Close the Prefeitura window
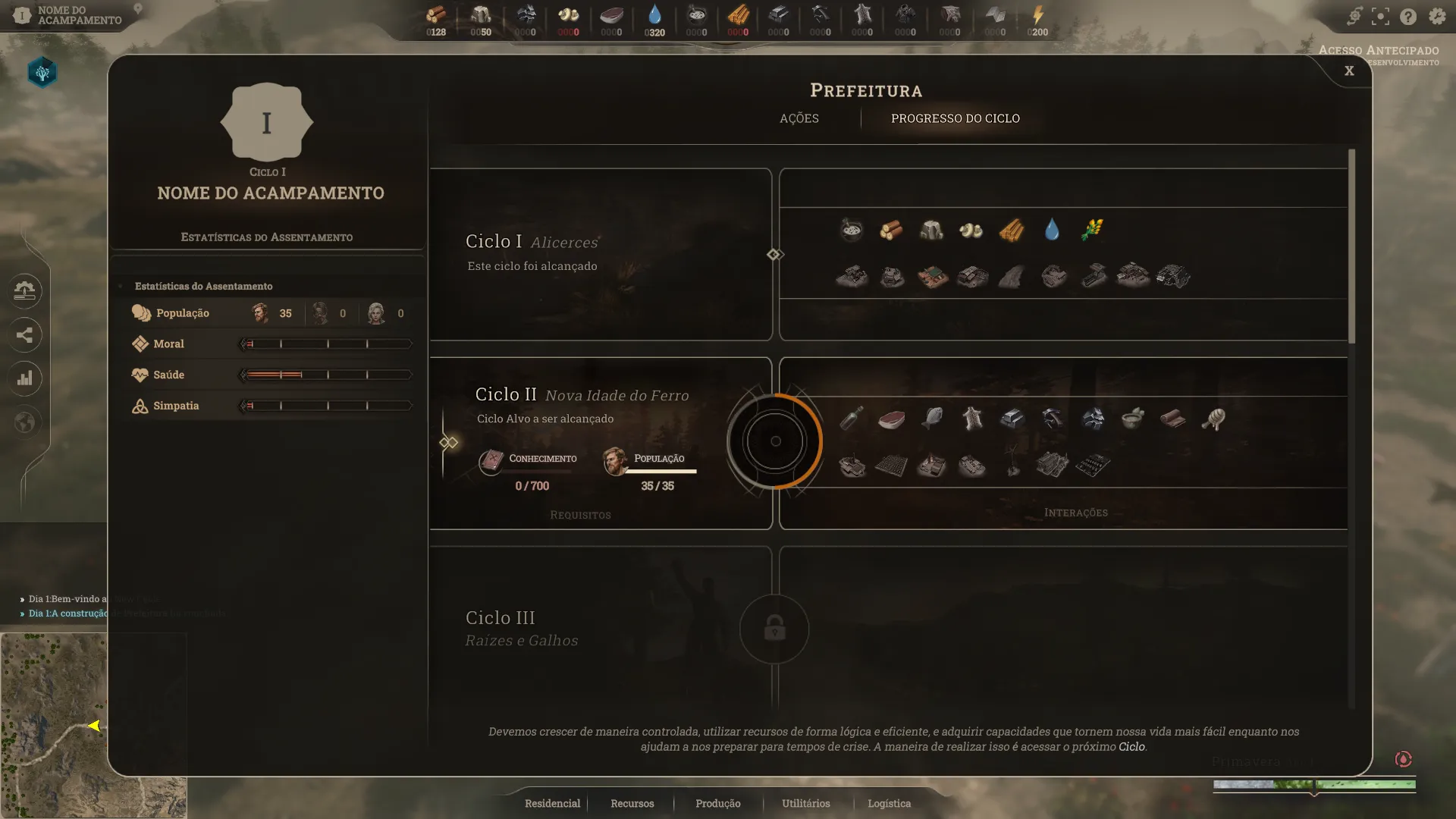 [x=1349, y=71]
